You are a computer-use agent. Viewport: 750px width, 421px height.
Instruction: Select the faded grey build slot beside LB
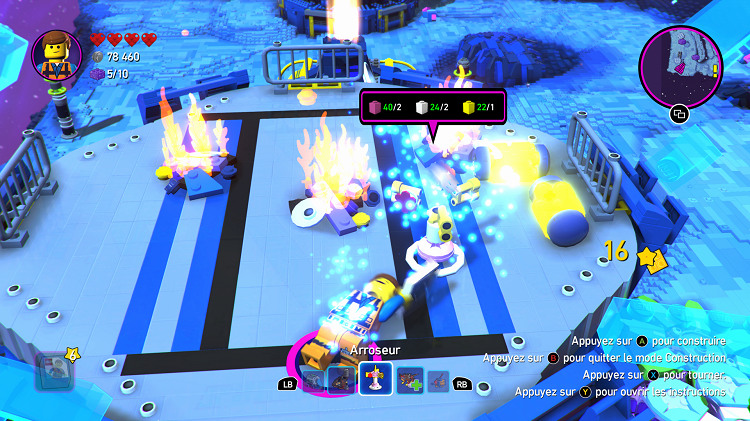coord(312,381)
